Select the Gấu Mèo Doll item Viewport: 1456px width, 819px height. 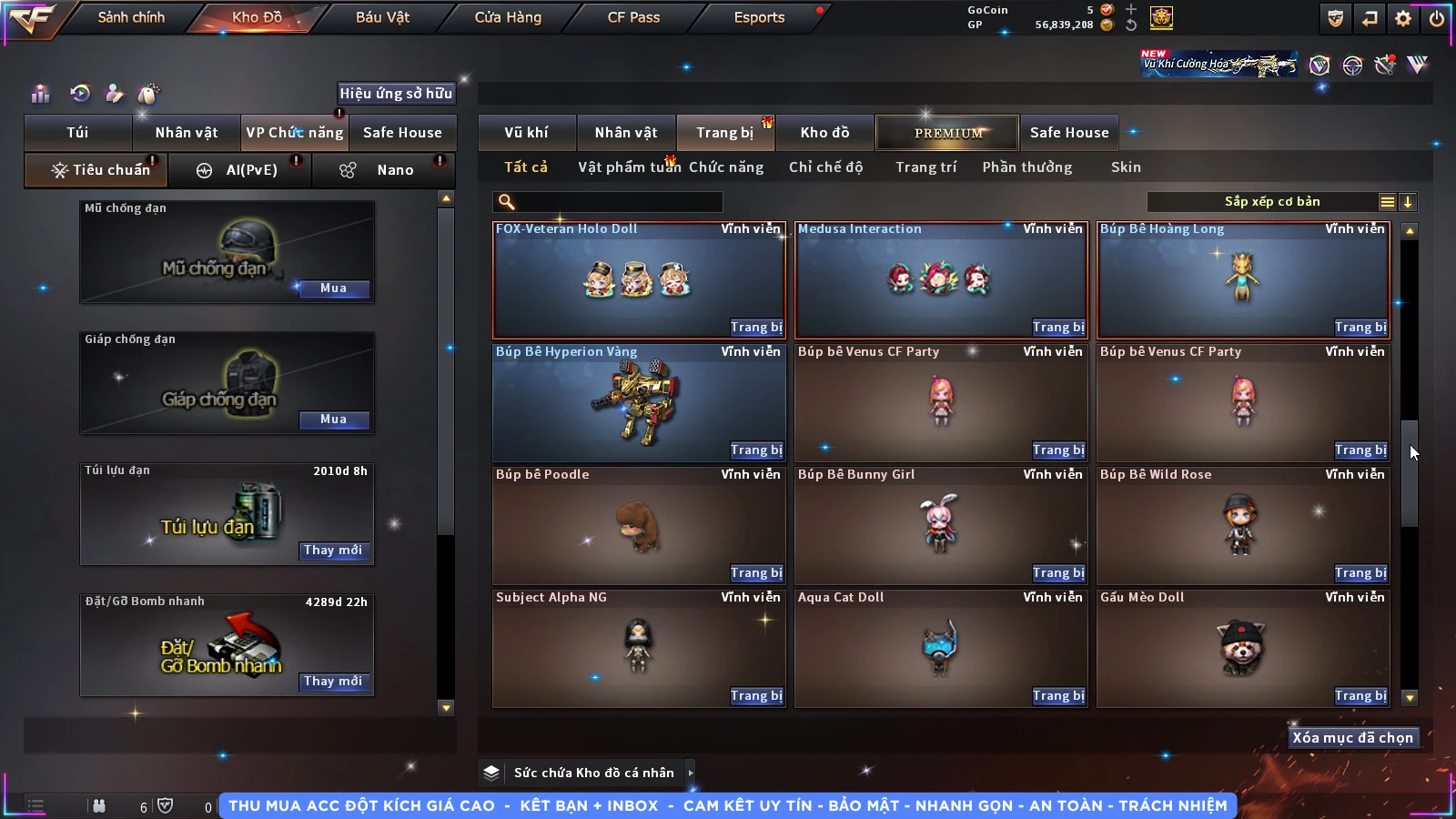click(x=1242, y=646)
